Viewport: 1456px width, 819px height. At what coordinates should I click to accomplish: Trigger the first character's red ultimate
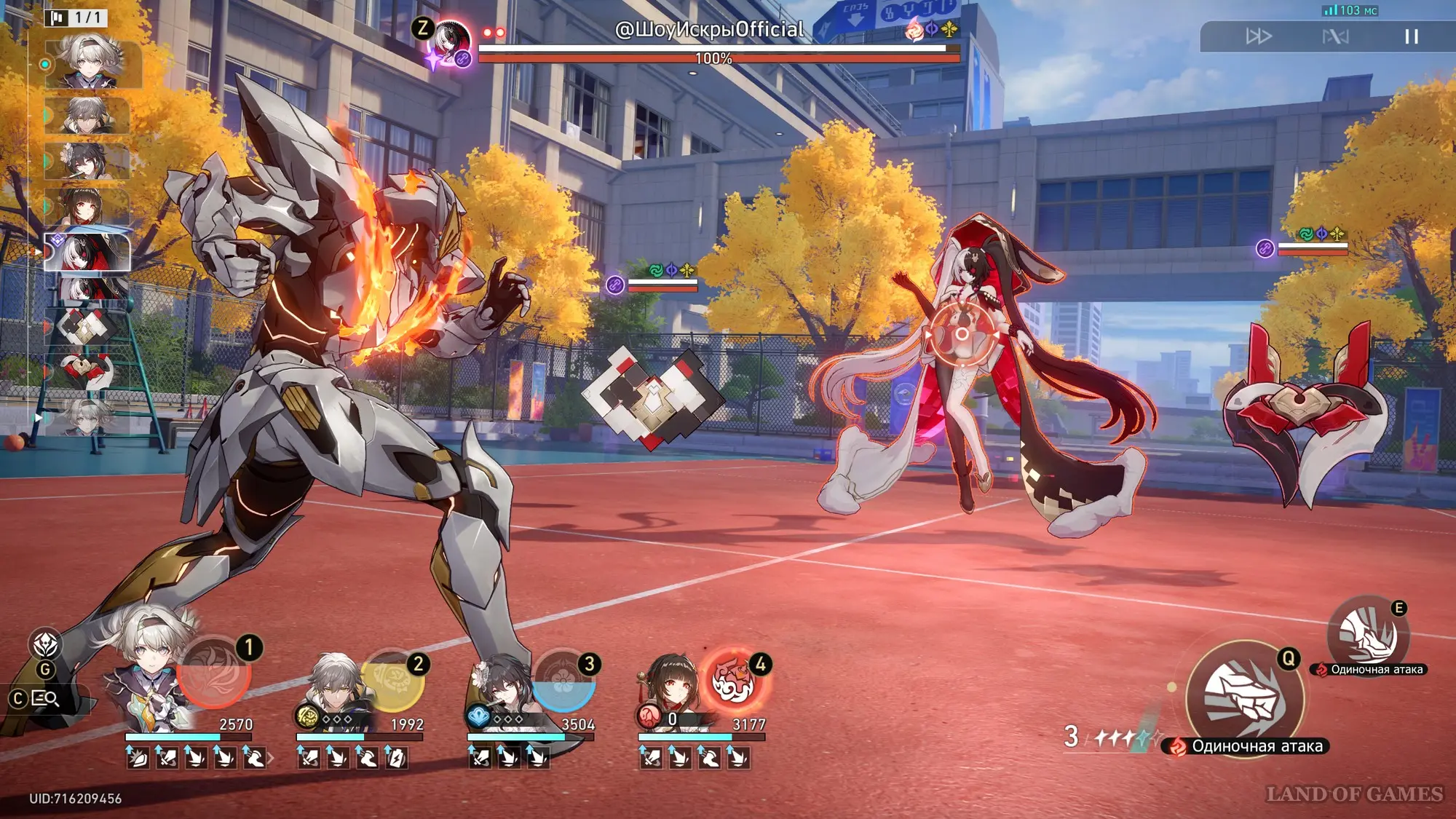[x=214, y=672]
